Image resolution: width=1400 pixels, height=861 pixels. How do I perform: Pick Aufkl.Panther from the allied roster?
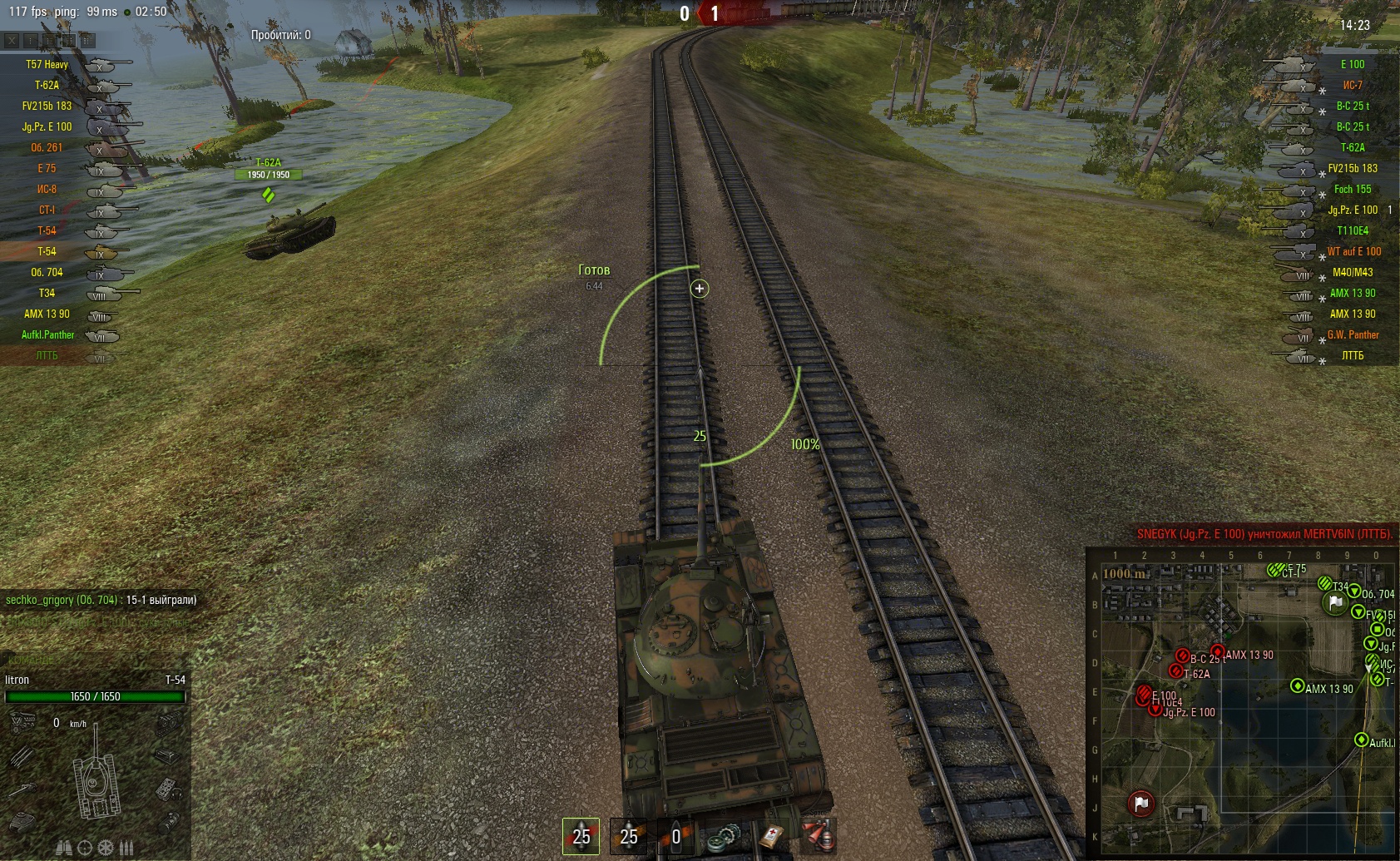(47, 334)
